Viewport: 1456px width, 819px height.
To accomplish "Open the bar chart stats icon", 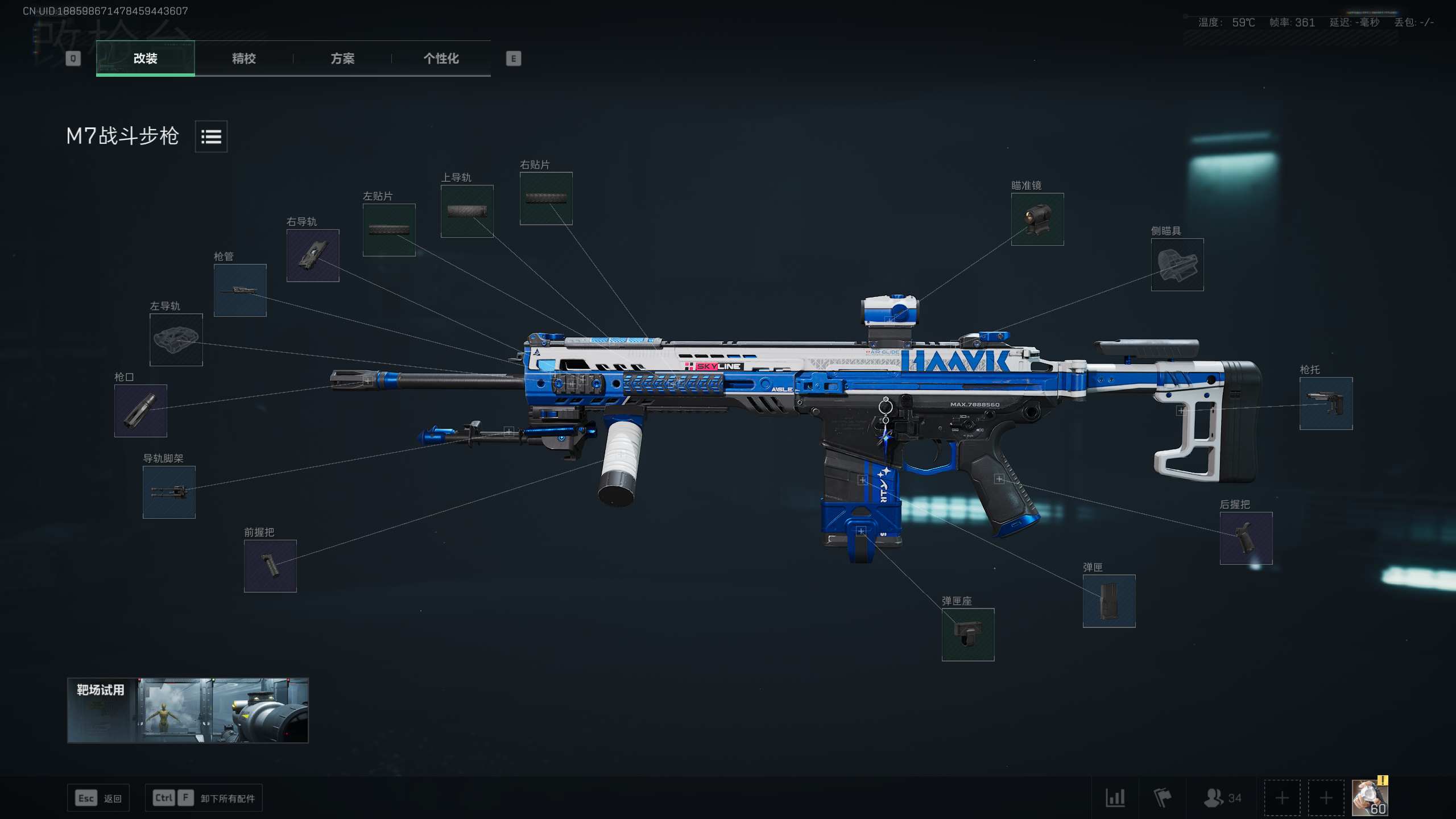I will pos(1115,798).
